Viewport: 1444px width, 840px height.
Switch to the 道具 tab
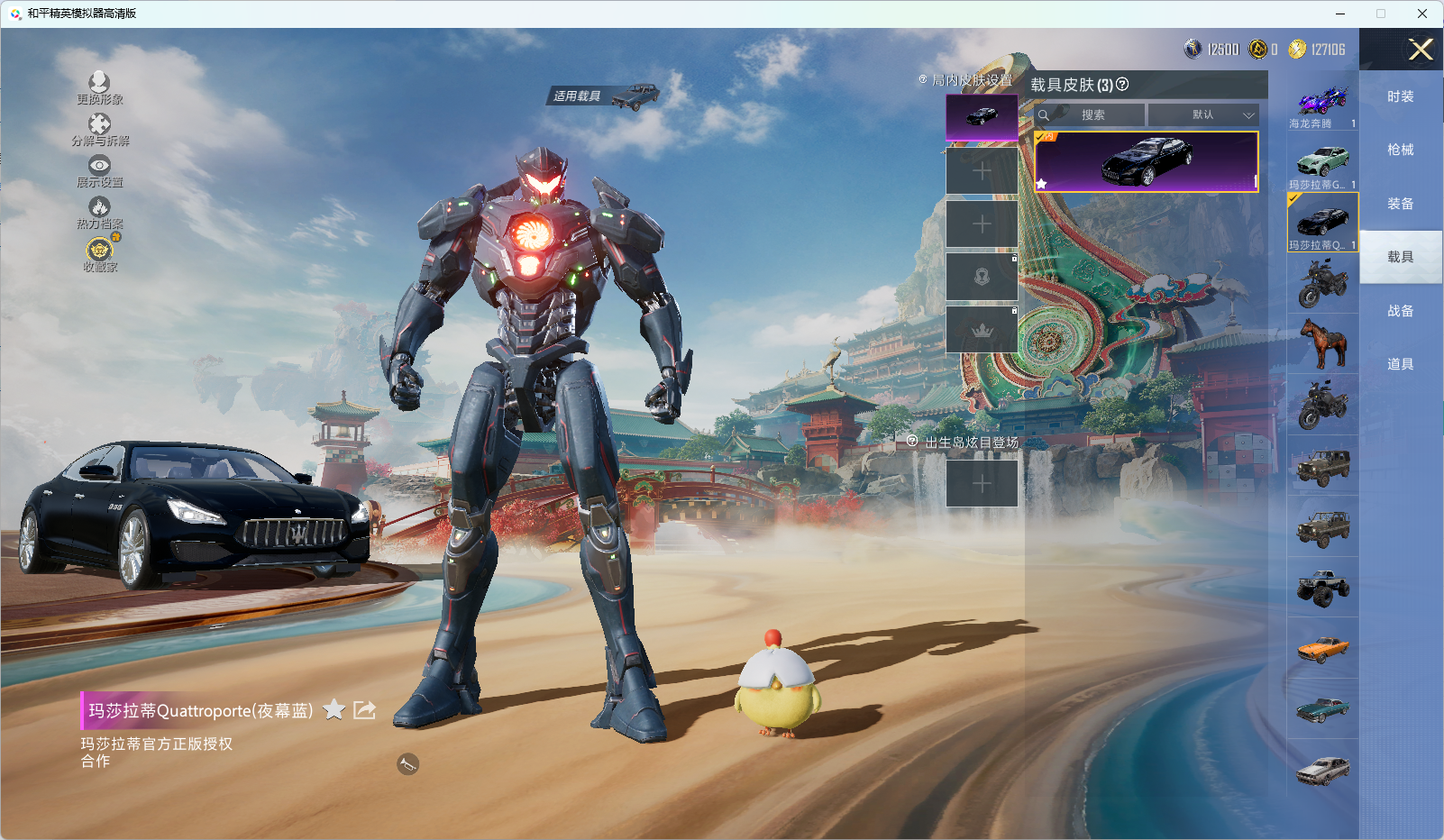[1400, 364]
